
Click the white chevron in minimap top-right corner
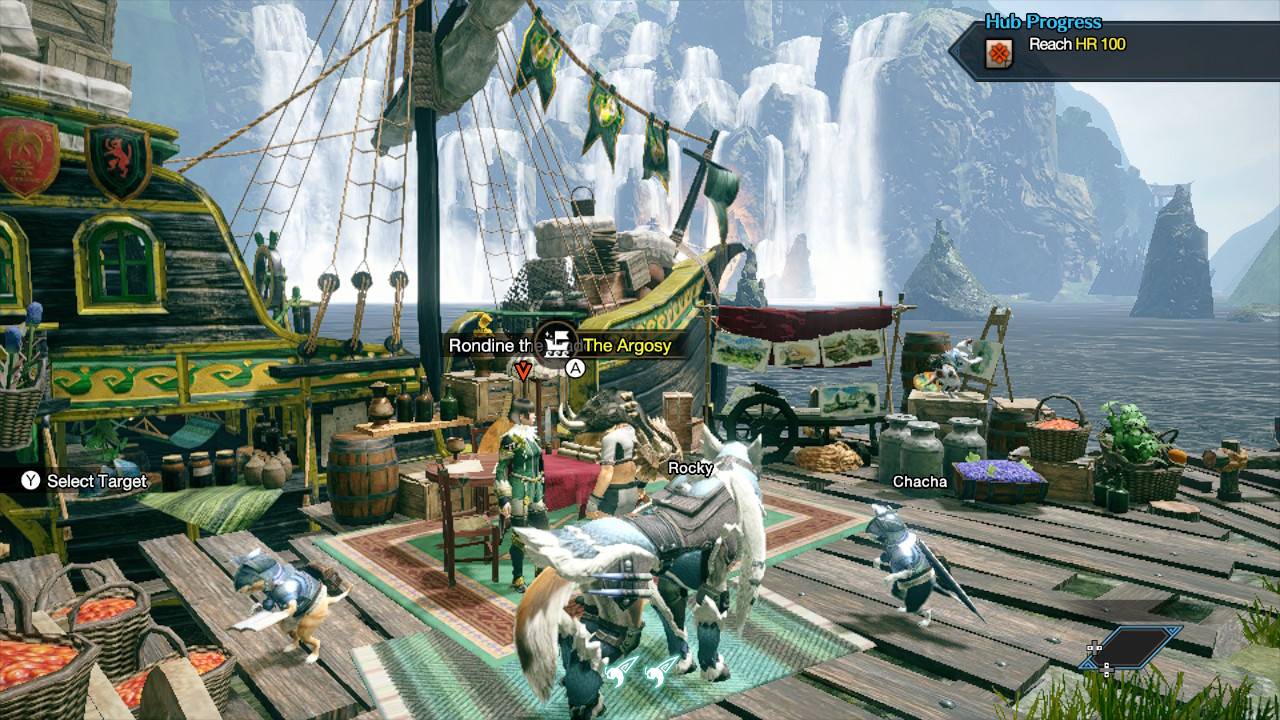coord(1172,630)
